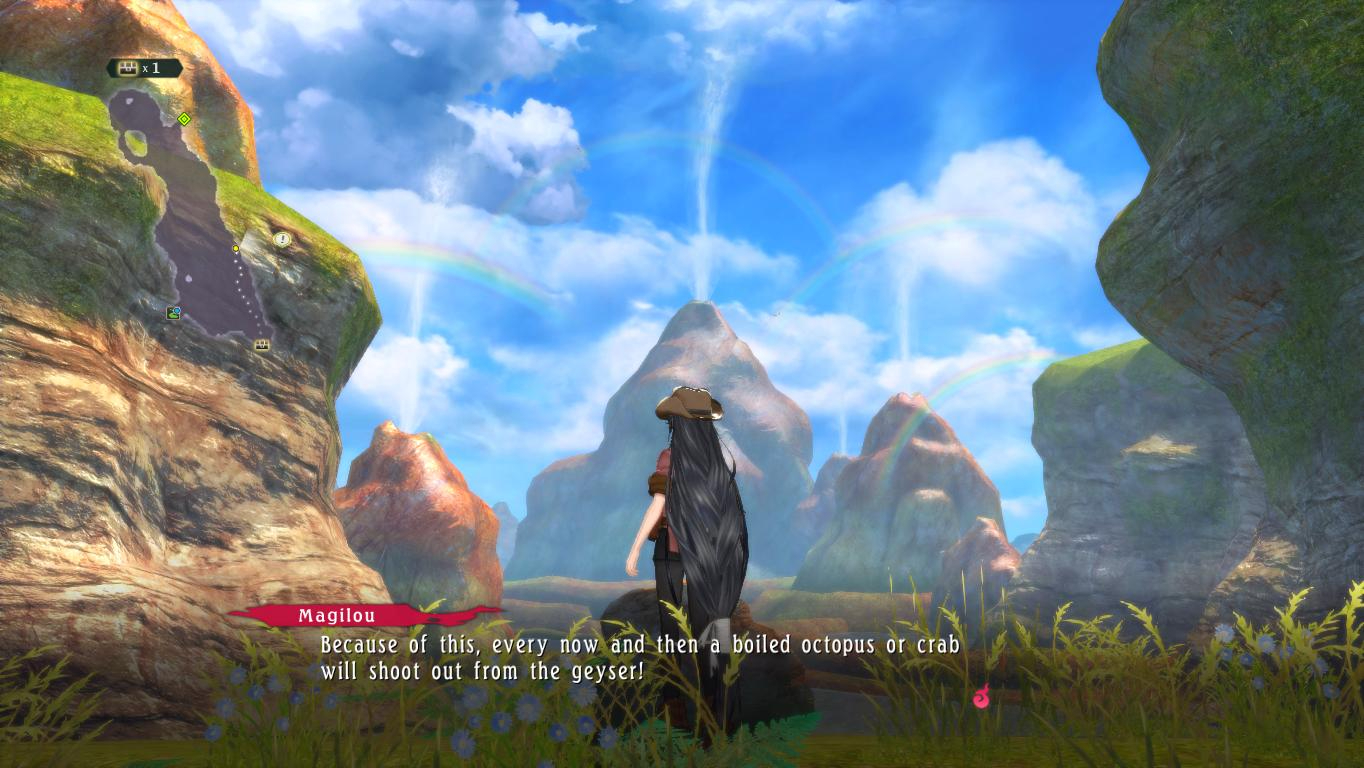This screenshot has width=1364, height=768.
Task: Select the green-and-blue square marker on the minimap
Action: point(174,313)
